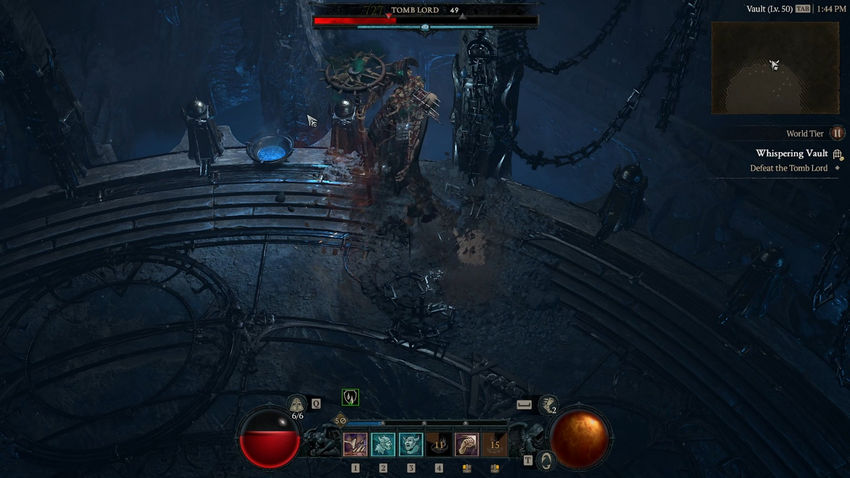This screenshot has height=478, width=850.
Task: Click the green-bordered buff icon
Action: [350, 397]
